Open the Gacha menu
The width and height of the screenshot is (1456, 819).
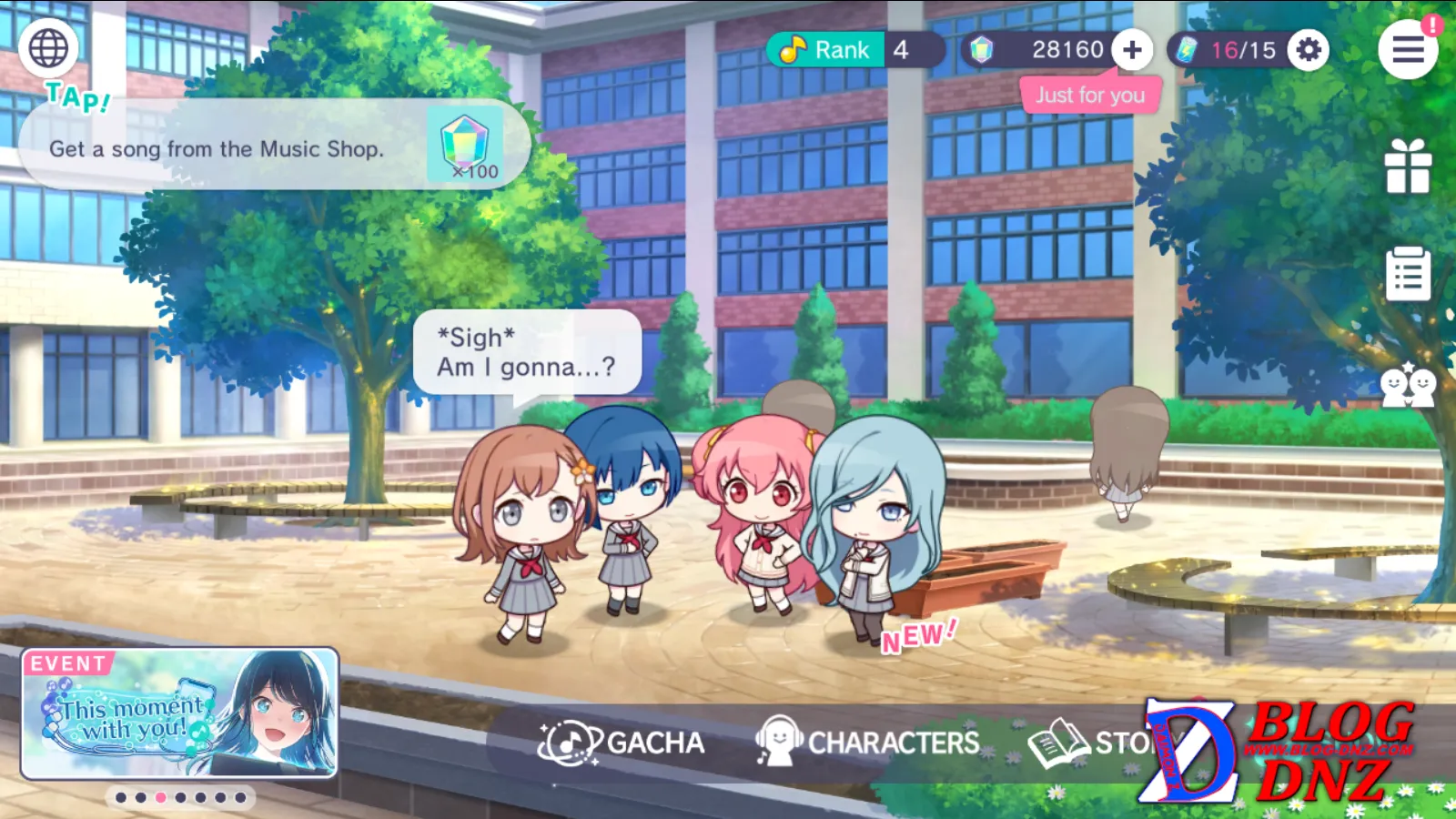tap(622, 743)
